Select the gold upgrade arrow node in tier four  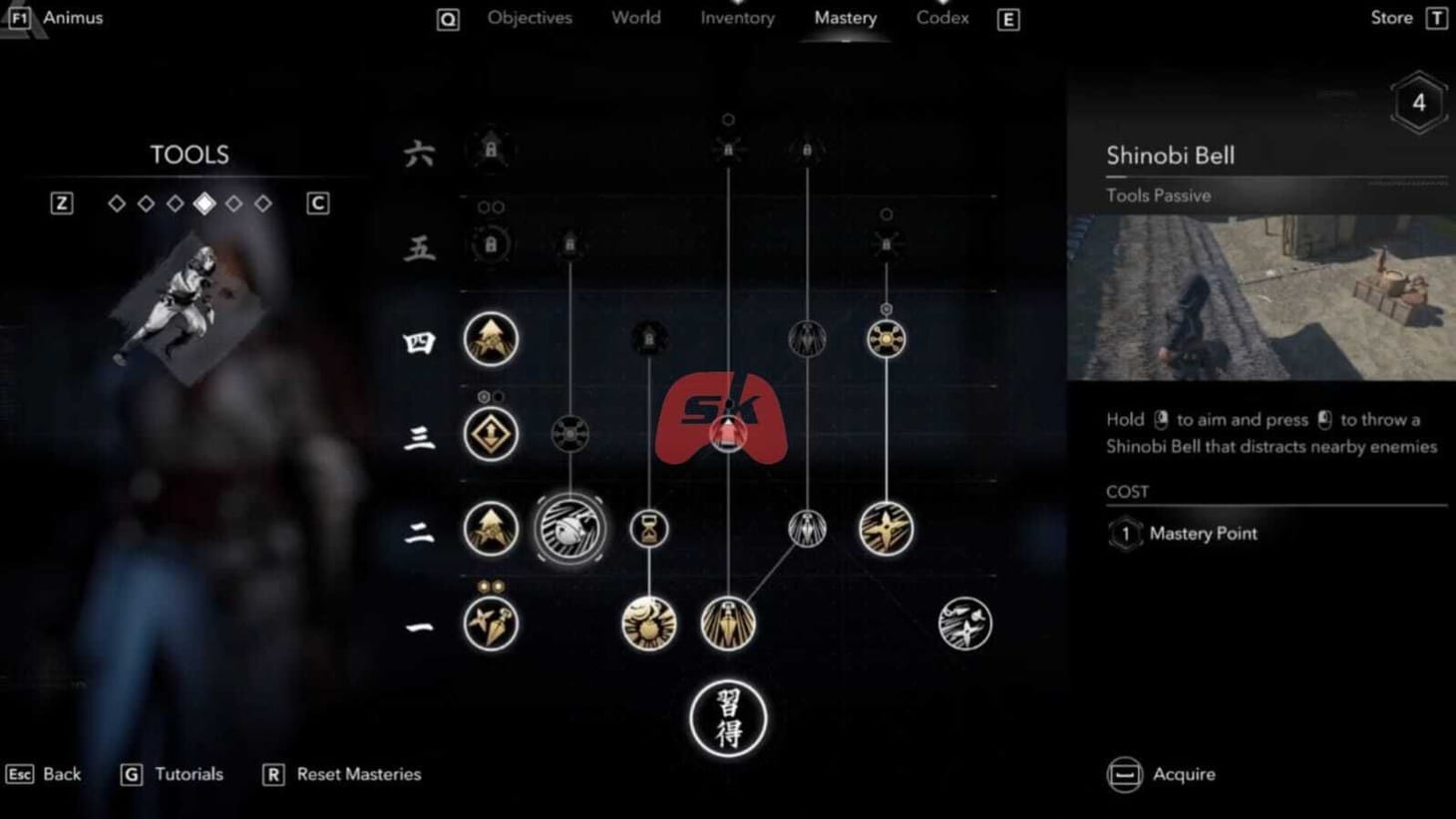[492, 339]
